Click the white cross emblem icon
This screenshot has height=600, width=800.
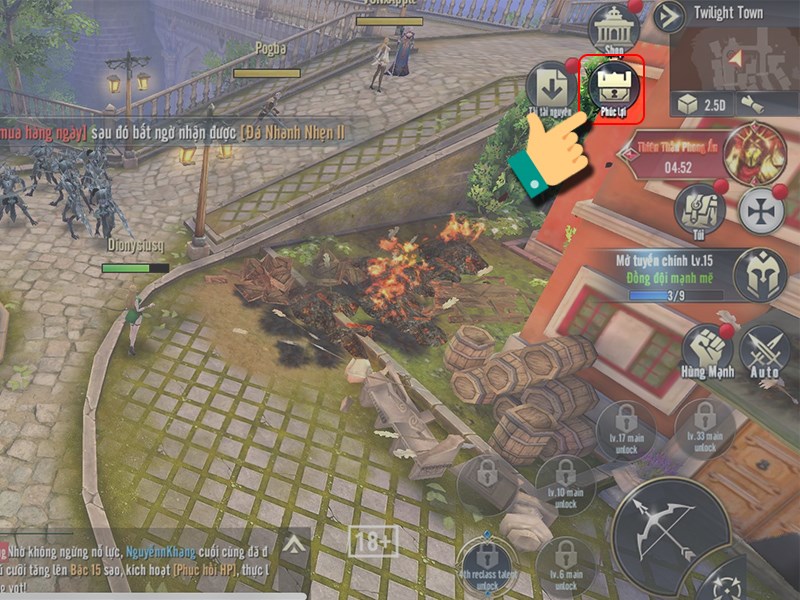tap(763, 211)
